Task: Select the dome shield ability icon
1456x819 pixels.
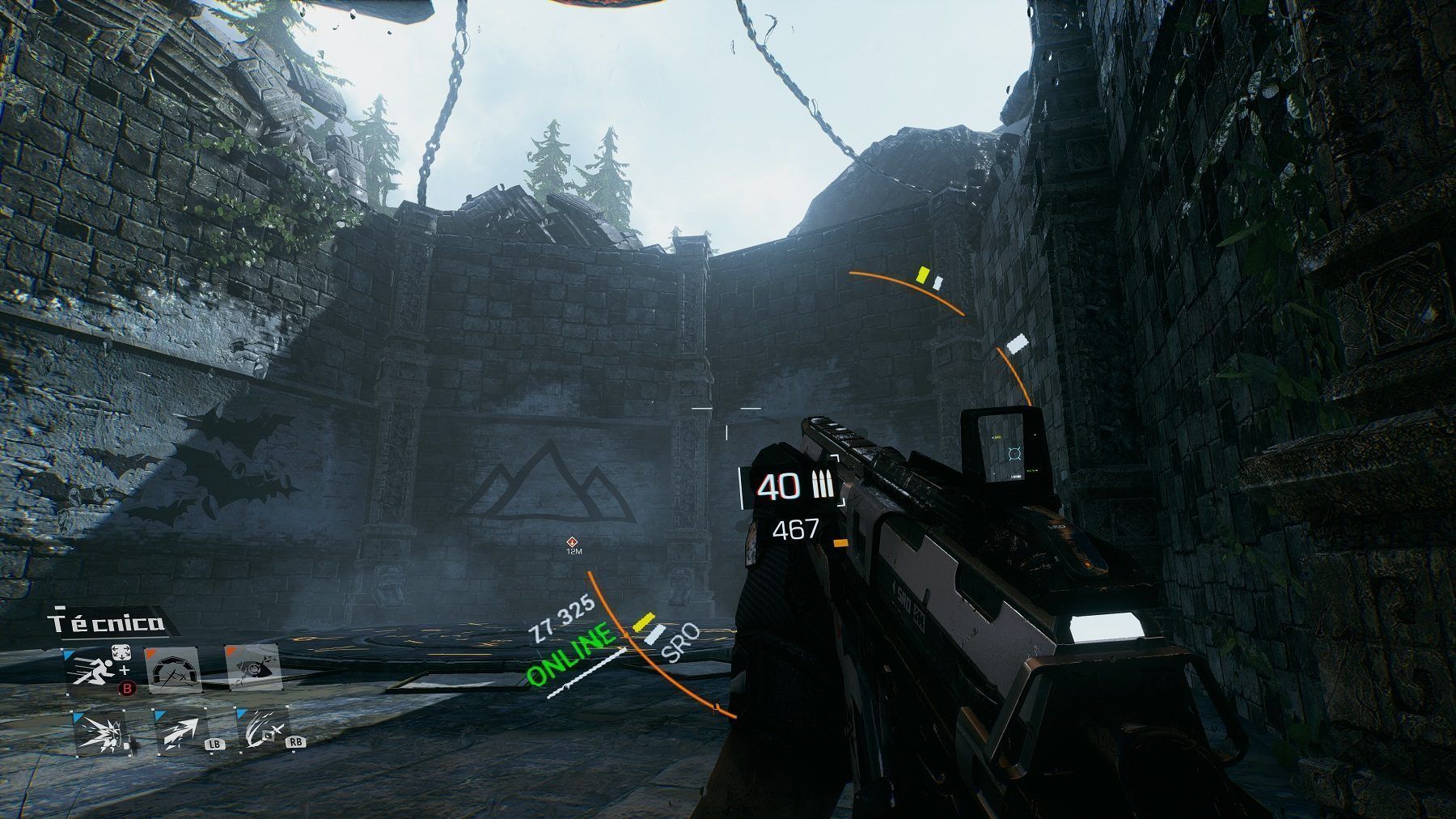Action: pos(172,670)
